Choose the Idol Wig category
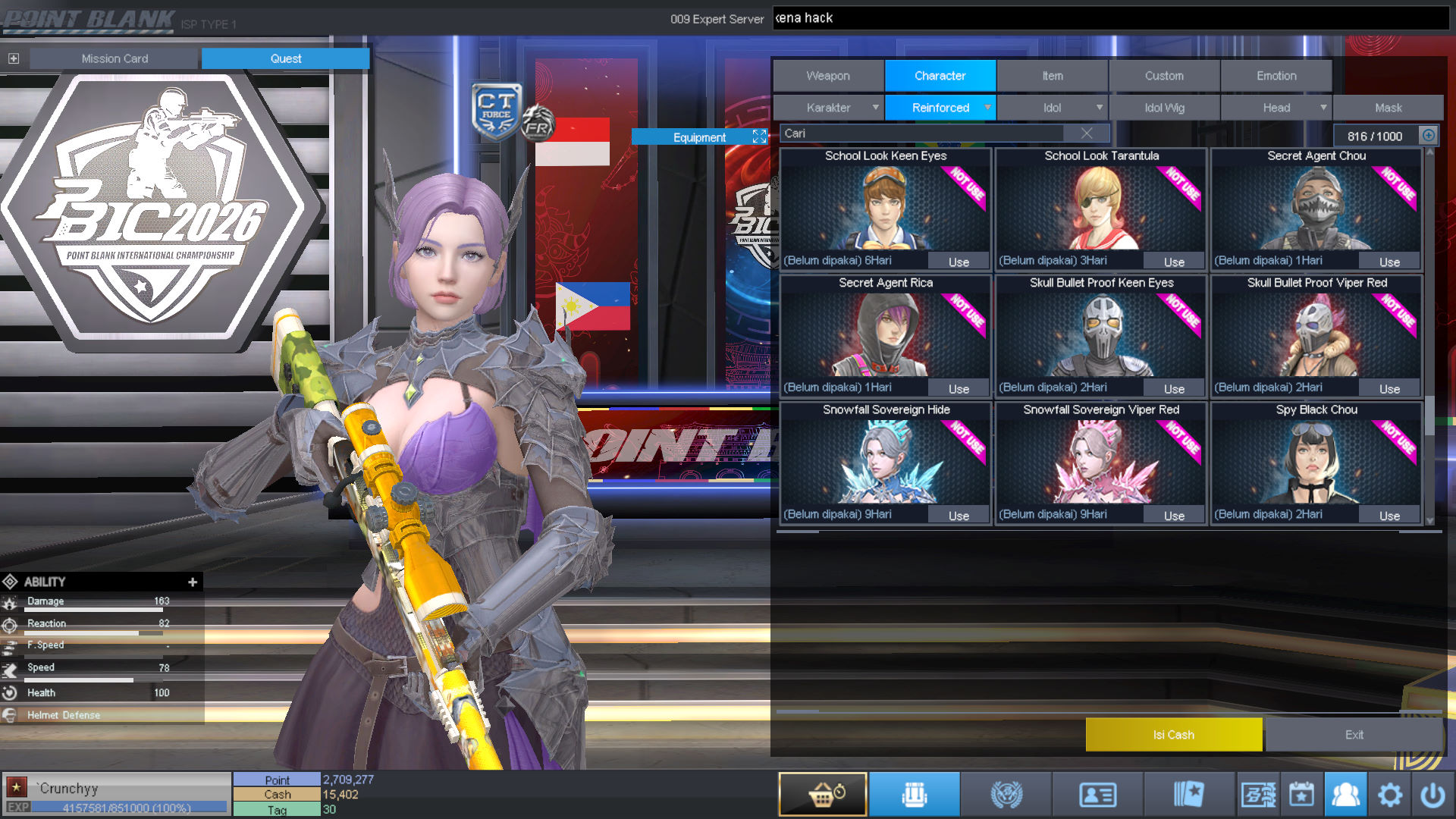The height and width of the screenshot is (819, 1456). coord(1164,108)
